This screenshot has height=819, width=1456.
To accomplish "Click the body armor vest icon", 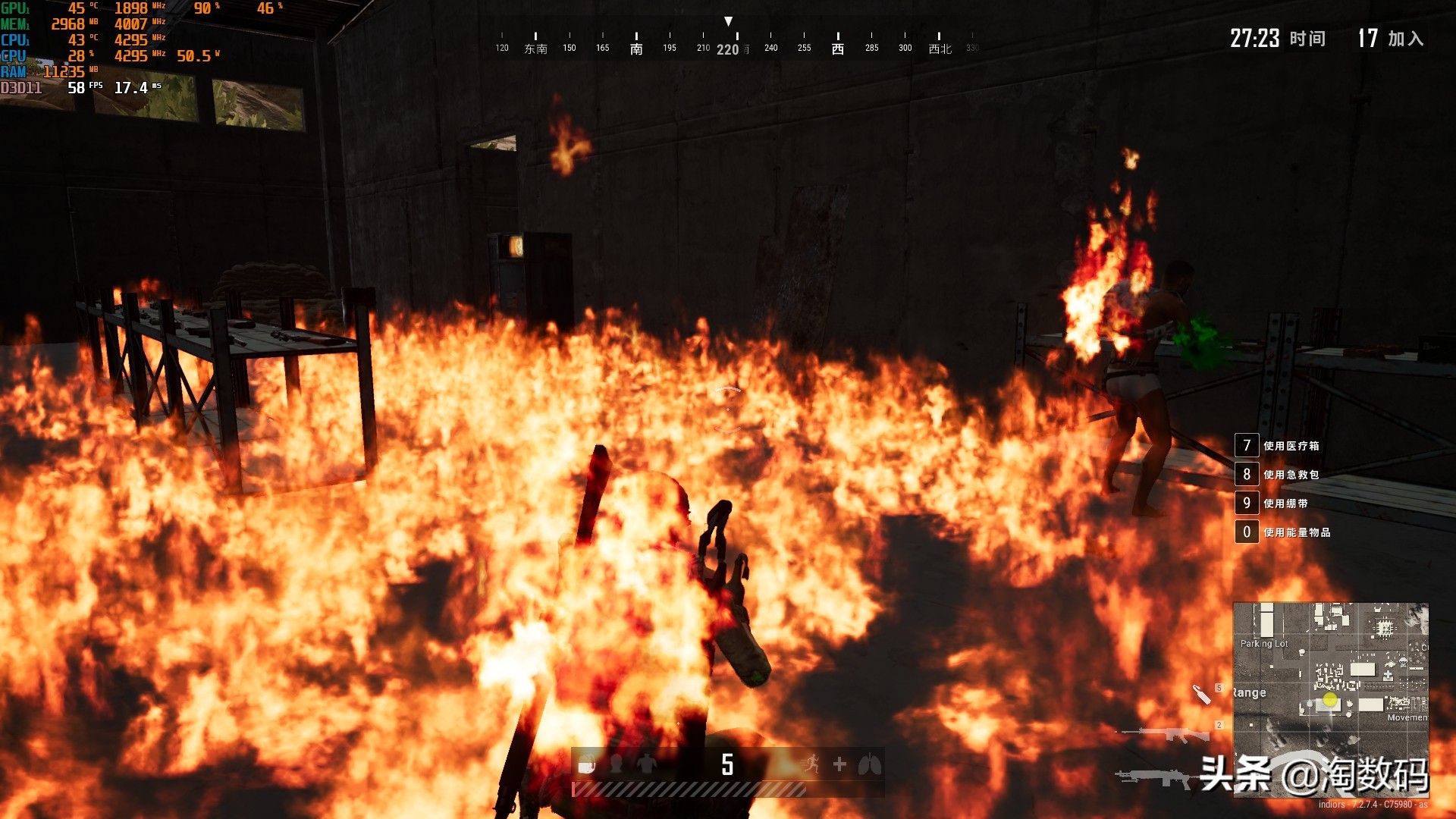I will [x=647, y=764].
